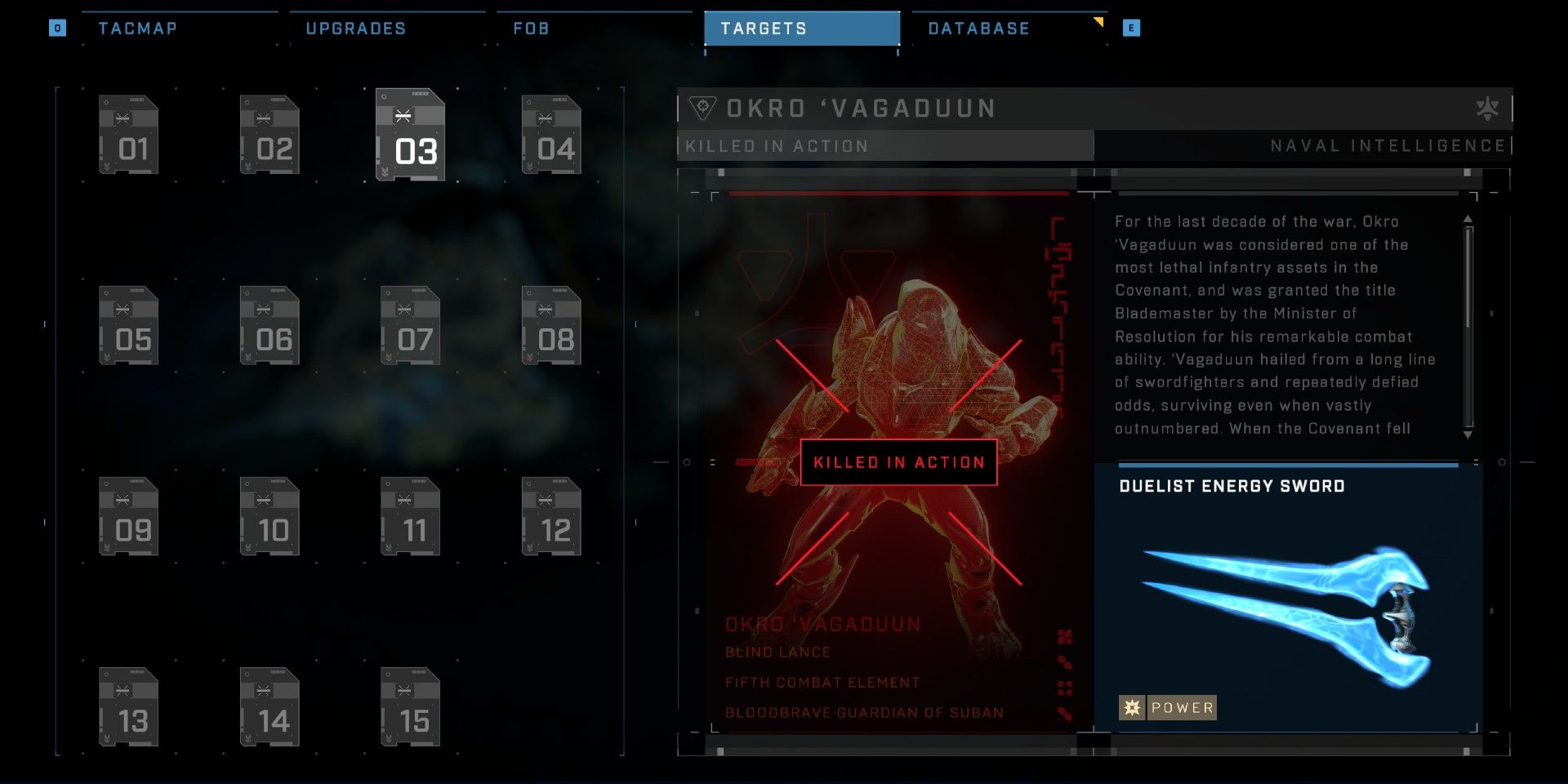Click the highlighted target file 03
Image resolution: width=1568 pixels, height=784 pixels.
[410, 135]
